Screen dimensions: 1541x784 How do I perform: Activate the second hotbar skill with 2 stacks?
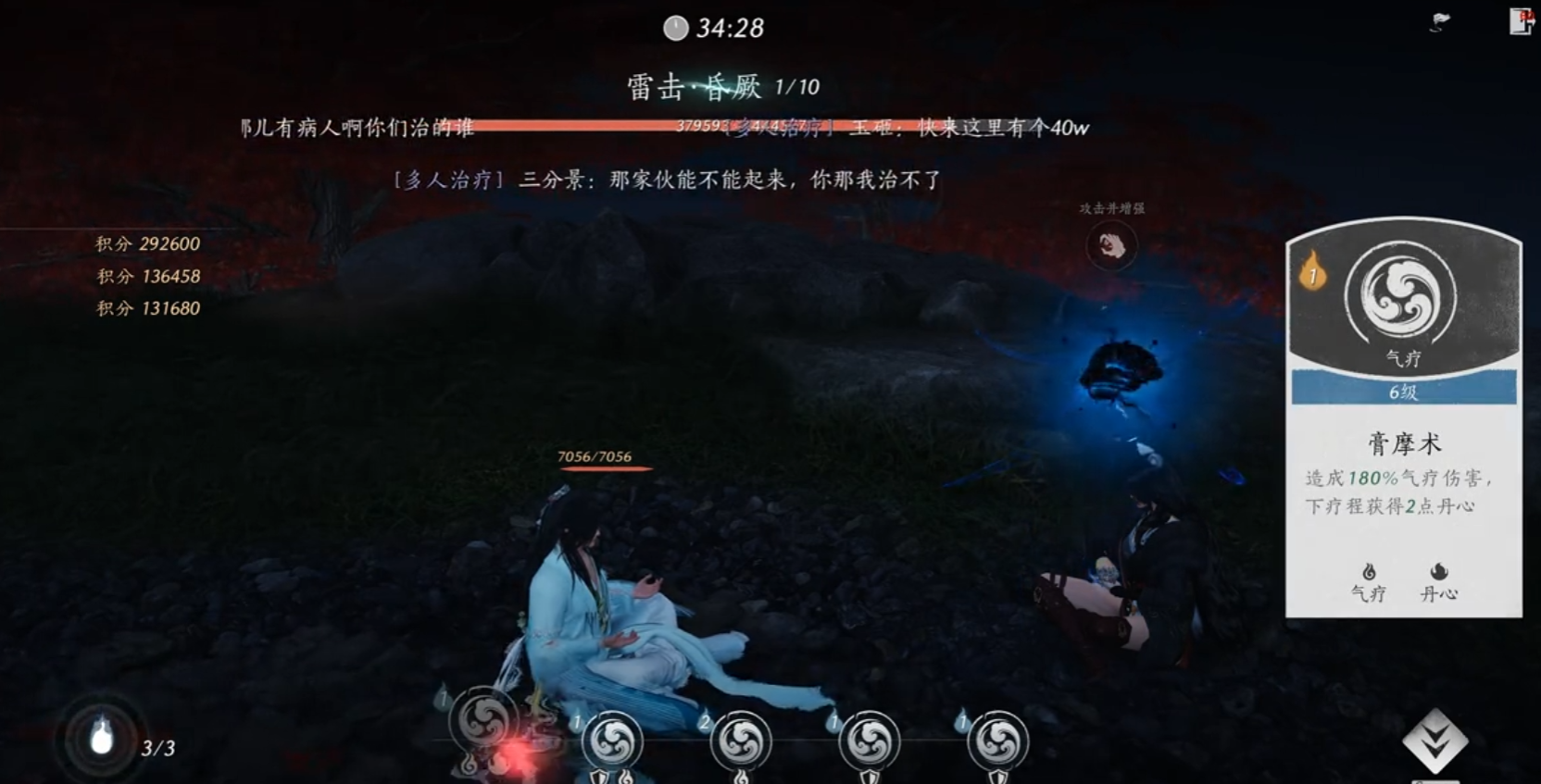click(x=739, y=740)
